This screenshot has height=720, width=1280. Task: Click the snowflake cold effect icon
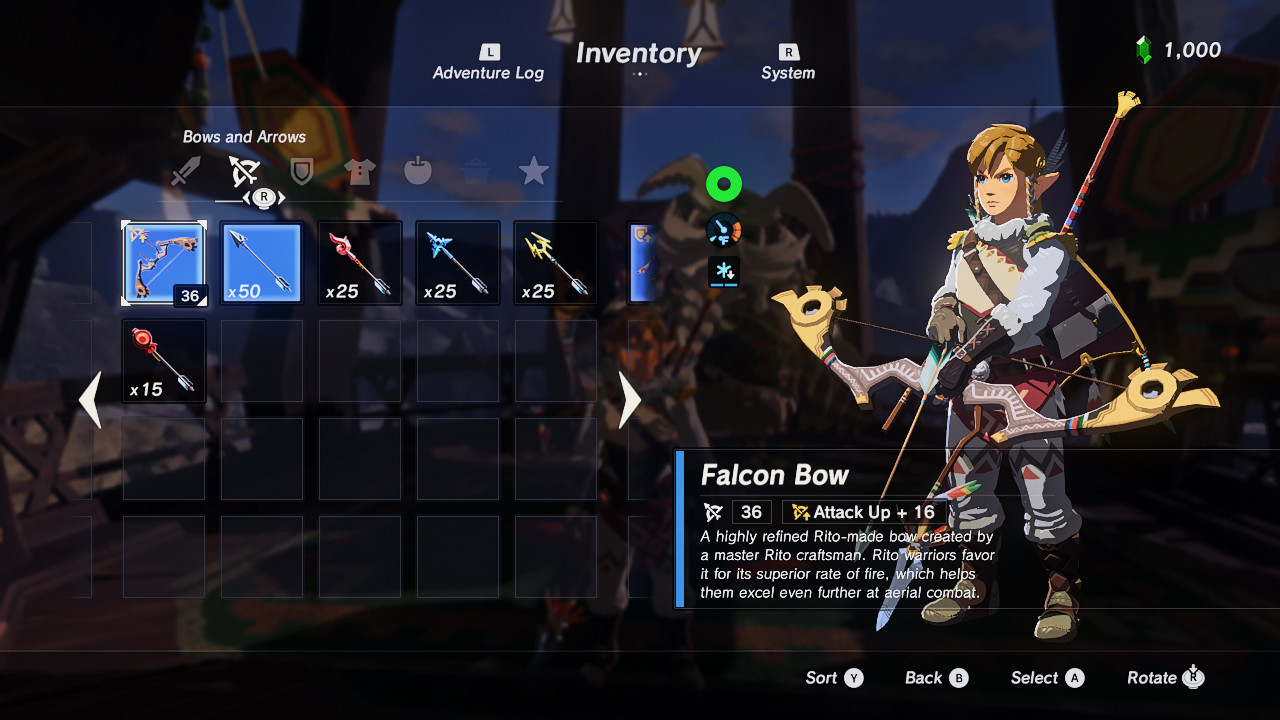pyautogui.click(x=723, y=270)
